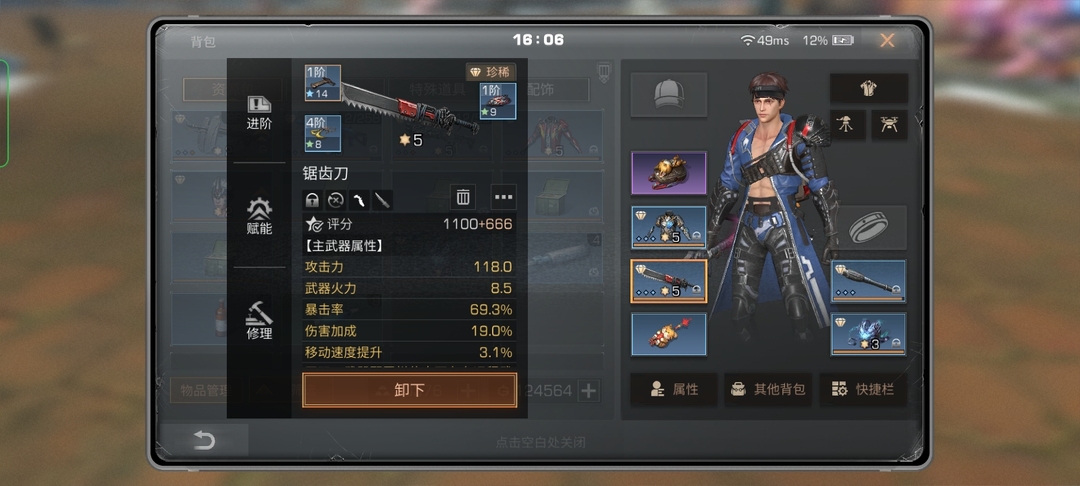Open the 赋能 empower option
The height and width of the screenshot is (486, 1080).
pyautogui.click(x=259, y=215)
